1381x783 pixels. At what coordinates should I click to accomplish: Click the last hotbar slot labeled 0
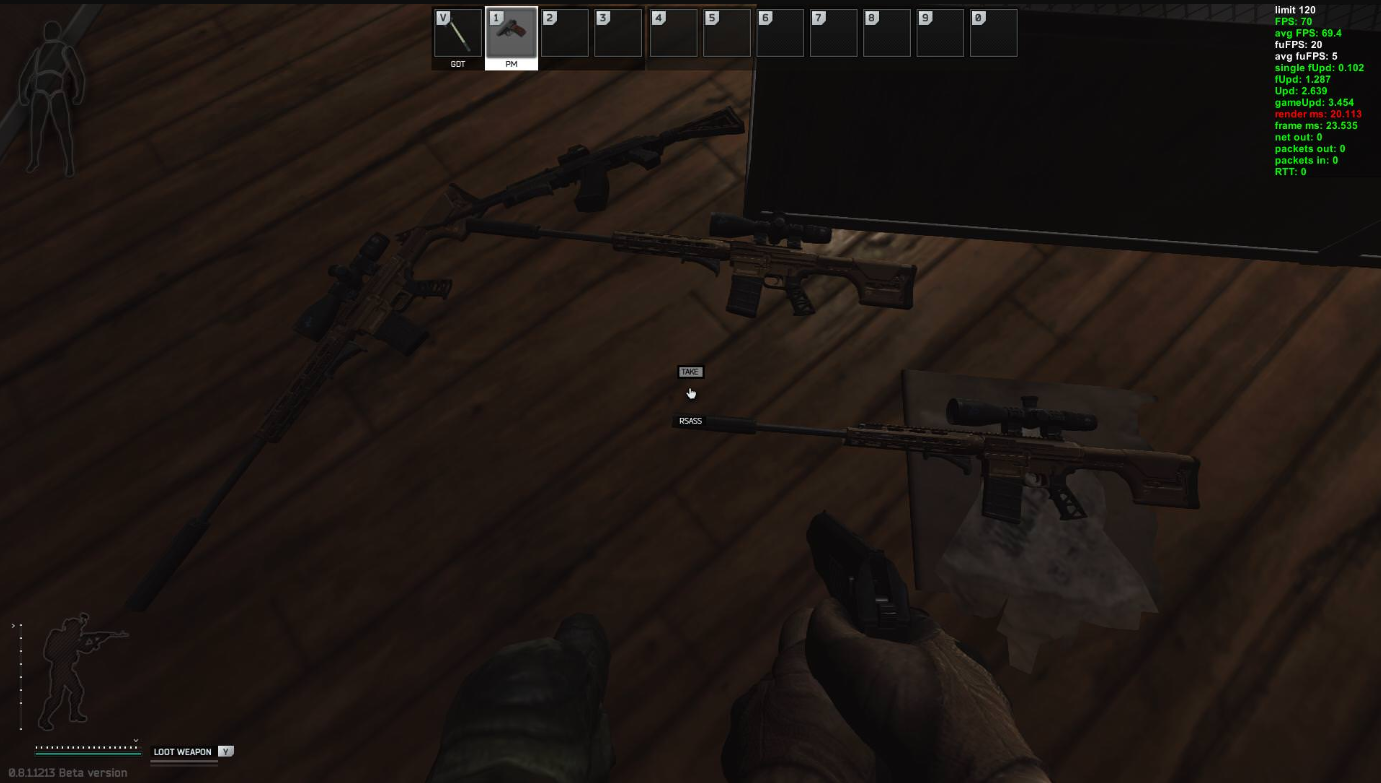[993, 32]
